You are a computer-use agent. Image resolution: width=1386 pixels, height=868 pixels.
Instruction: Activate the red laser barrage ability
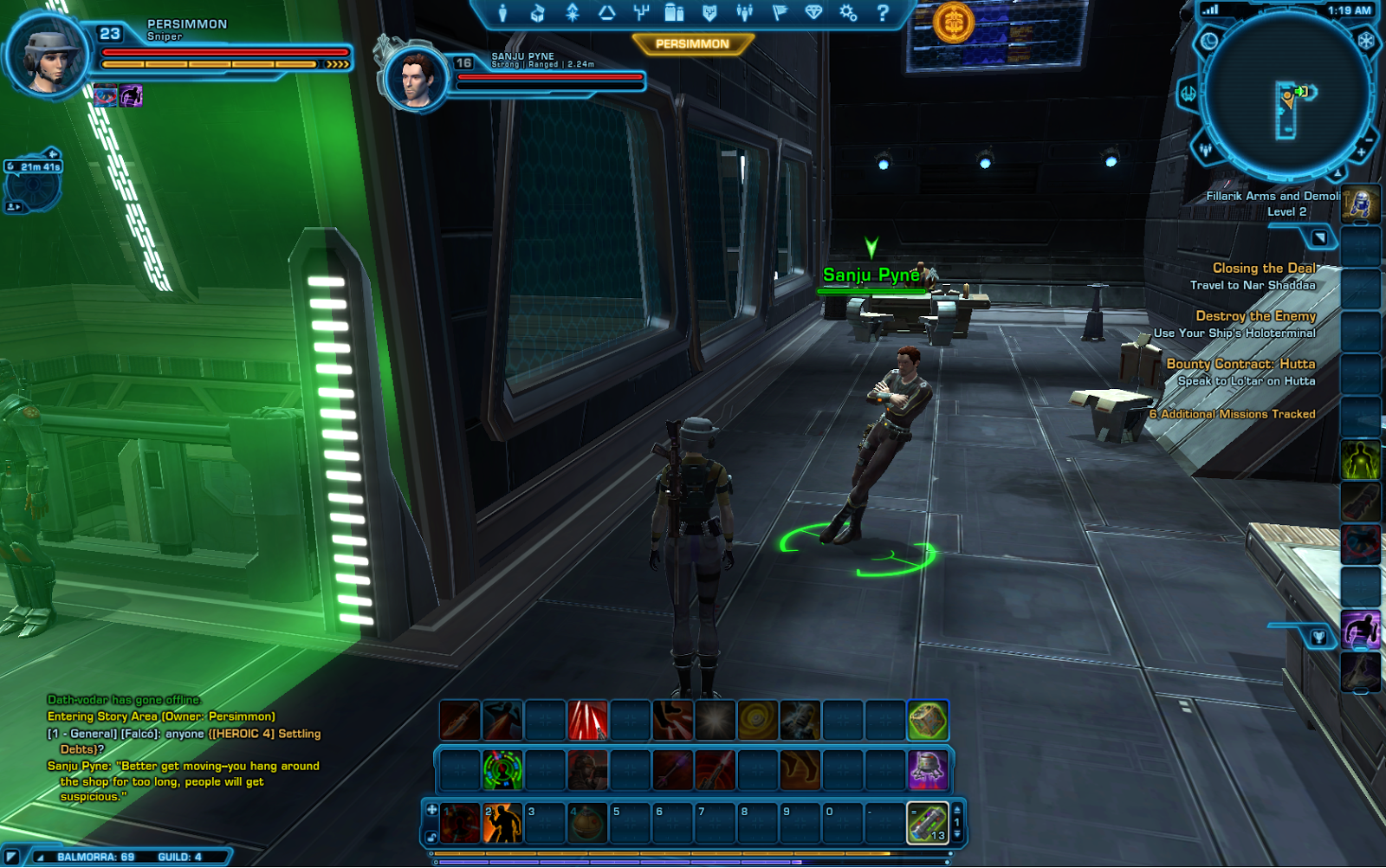(586, 721)
